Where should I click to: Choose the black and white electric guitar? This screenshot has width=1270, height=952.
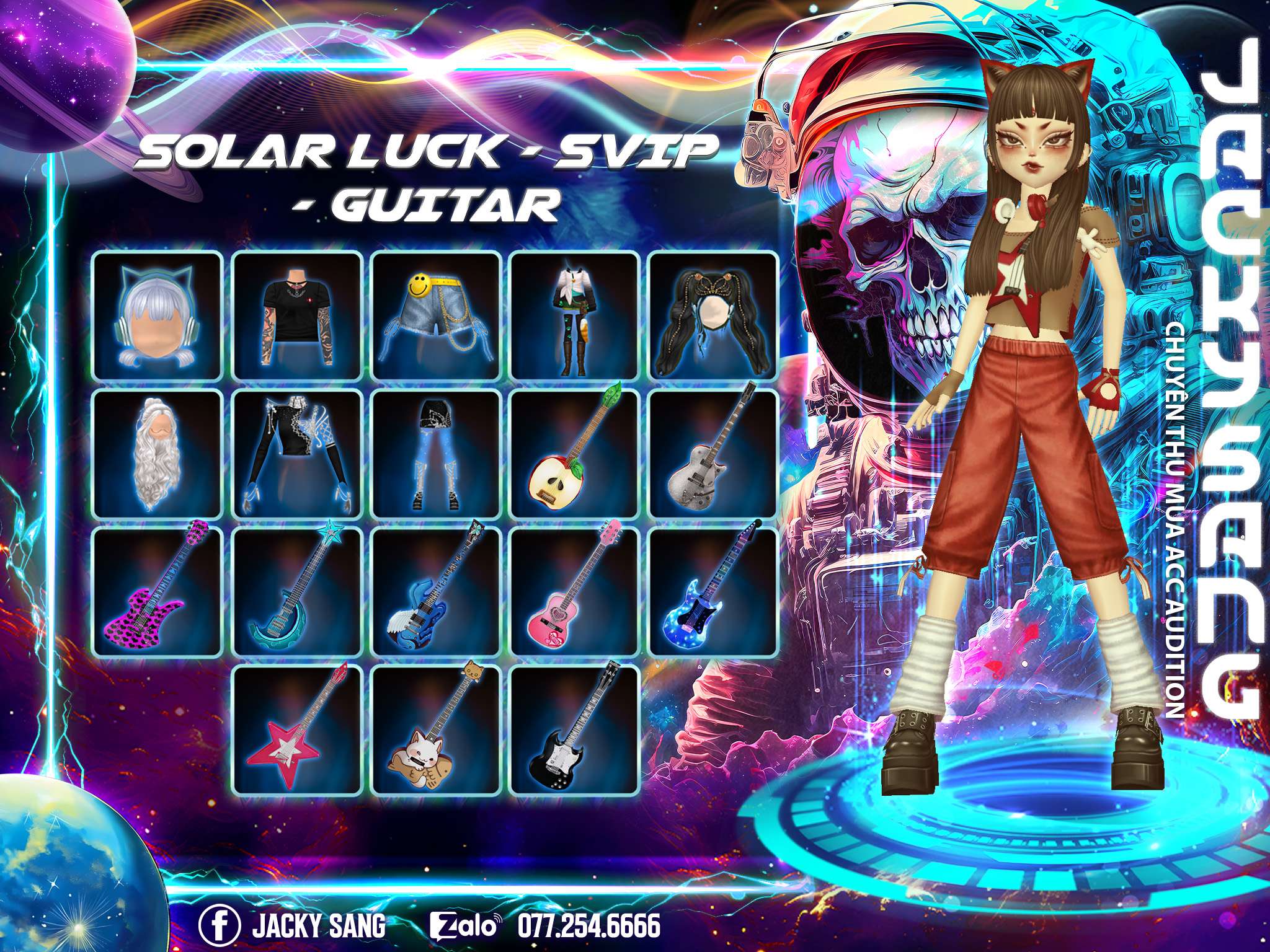click(x=575, y=731)
